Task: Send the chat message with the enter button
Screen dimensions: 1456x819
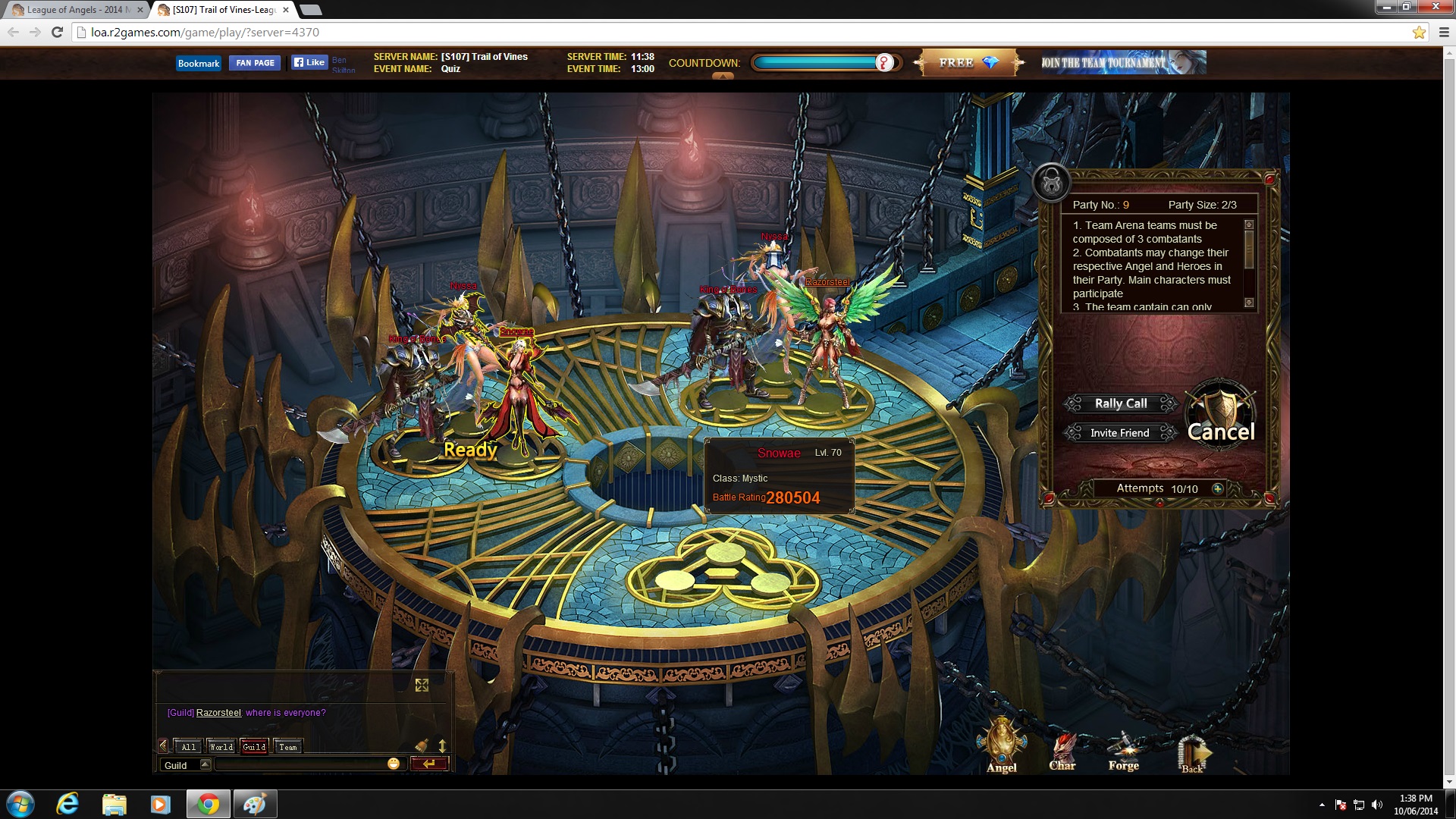Action: click(x=429, y=764)
